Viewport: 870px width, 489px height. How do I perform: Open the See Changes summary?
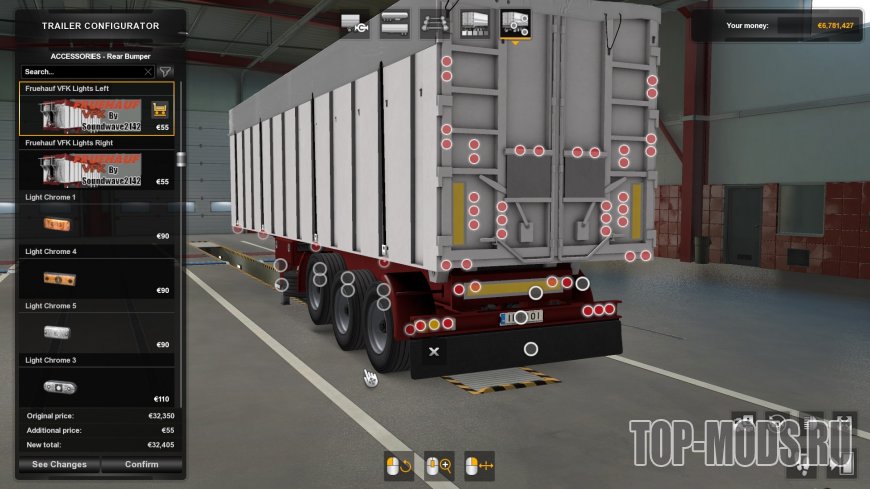point(59,464)
